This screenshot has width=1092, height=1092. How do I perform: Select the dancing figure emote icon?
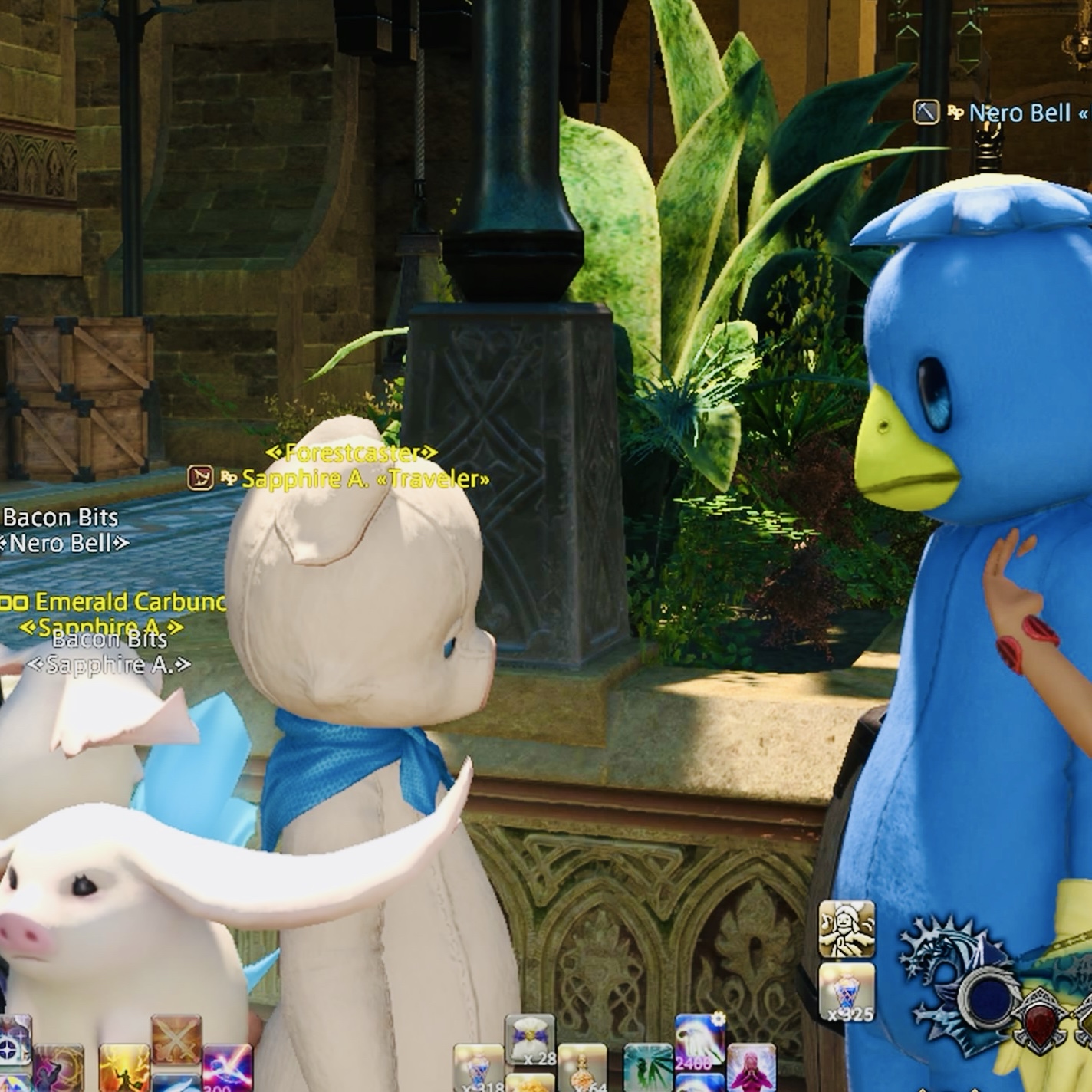(x=847, y=929)
